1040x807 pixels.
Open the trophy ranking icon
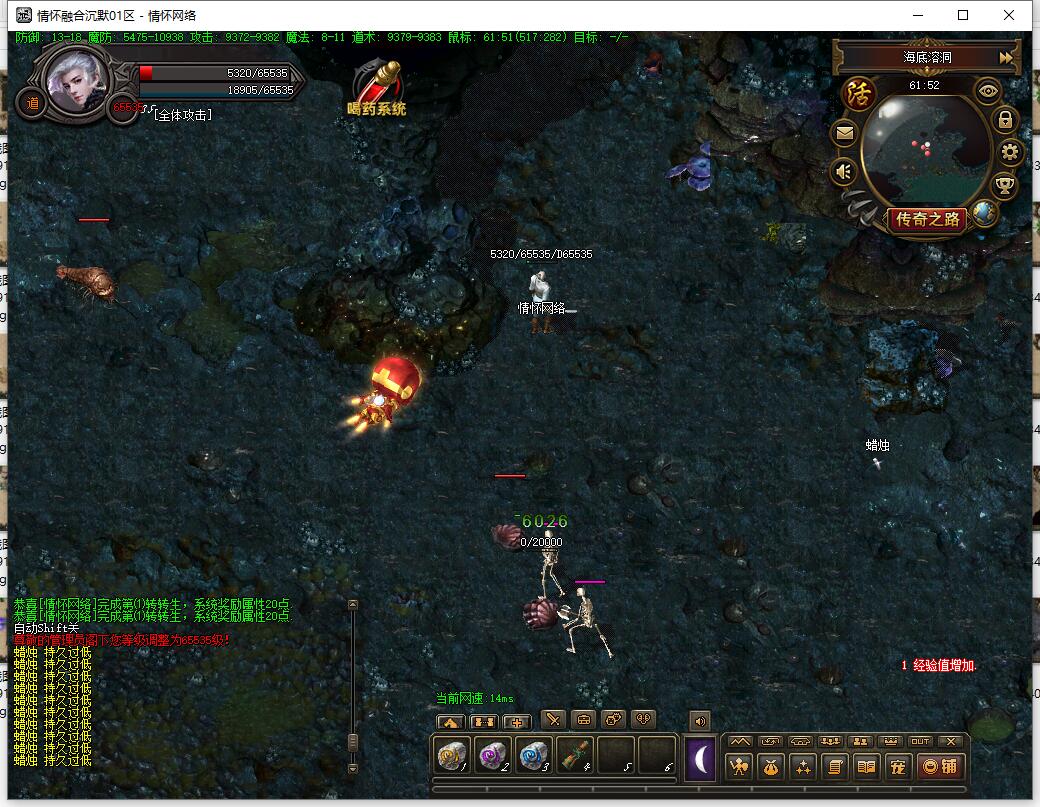pyautogui.click(x=1003, y=185)
